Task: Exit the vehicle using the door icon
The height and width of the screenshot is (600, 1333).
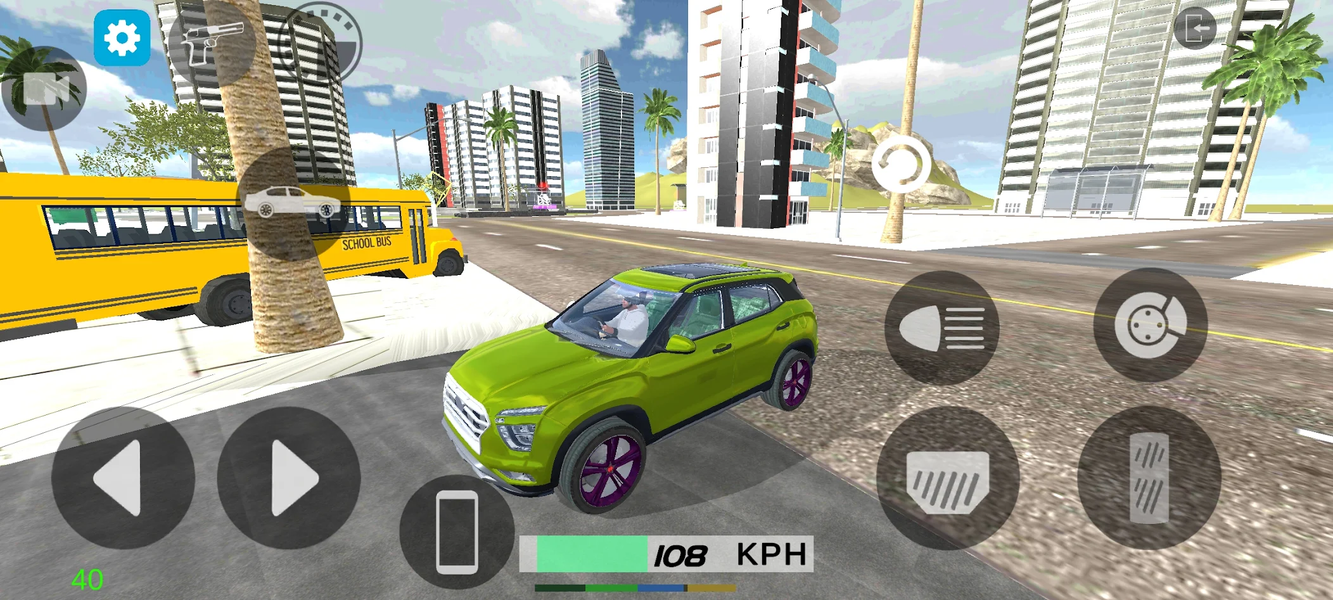Action: (1194, 29)
